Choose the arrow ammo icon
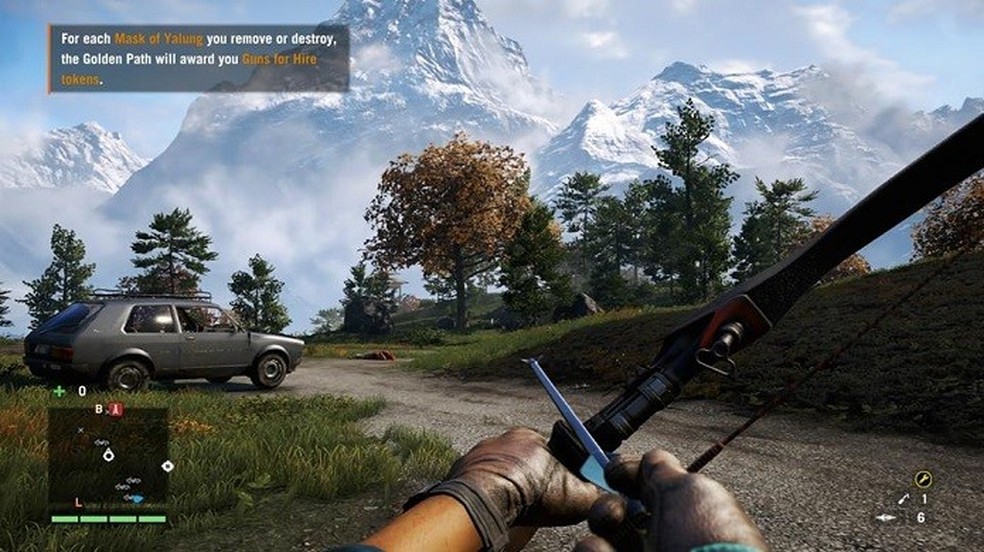Image resolution: width=984 pixels, height=552 pixels. point(886,517)
